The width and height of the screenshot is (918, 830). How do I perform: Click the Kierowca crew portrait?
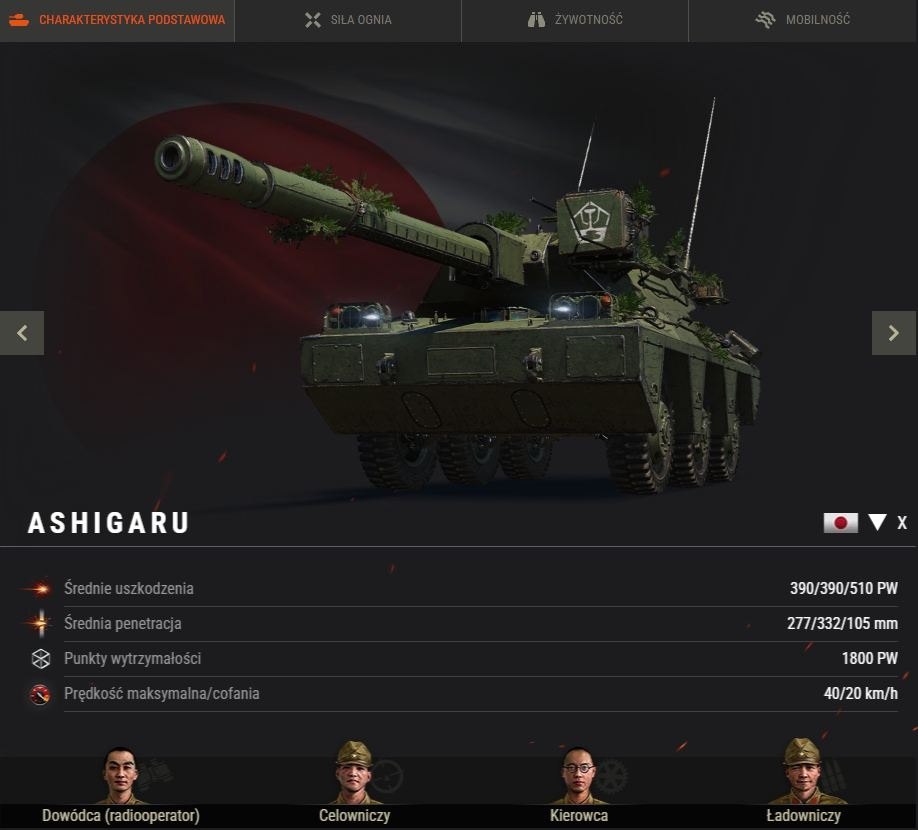(579, 775)
